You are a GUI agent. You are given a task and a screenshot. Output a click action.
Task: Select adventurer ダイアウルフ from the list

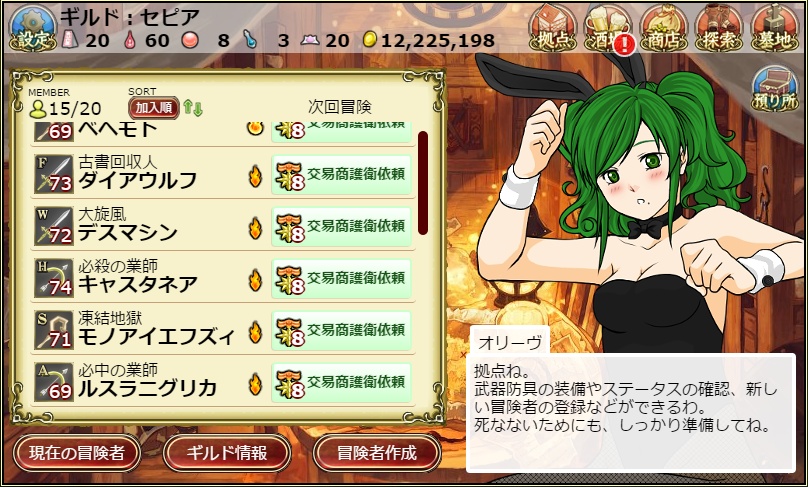(x=137, y=181)
